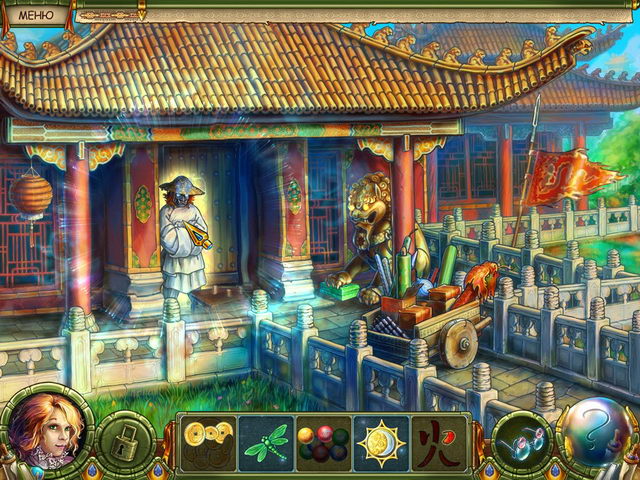Choose the red symbol inventory slot
This screenshot has height=480, width=640.
click(438, 441)
